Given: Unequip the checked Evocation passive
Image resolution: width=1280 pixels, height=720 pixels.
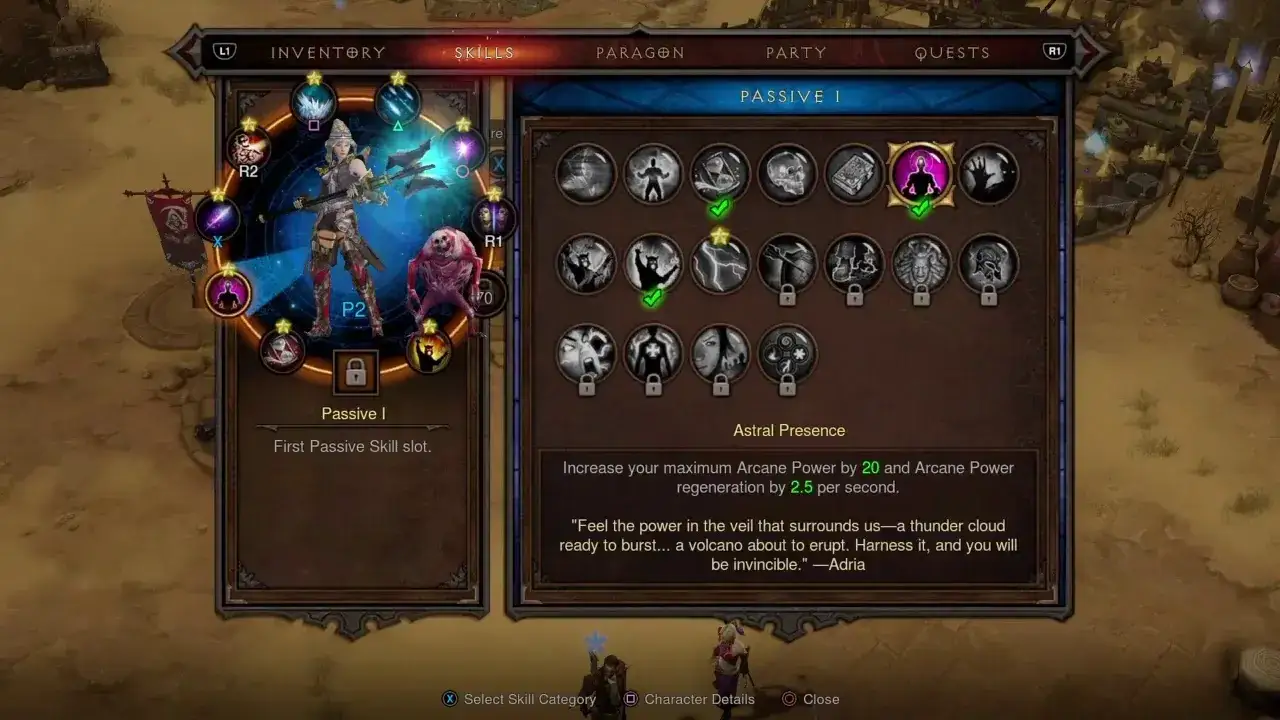Looking at the screenshot, I should coord(718,208).
